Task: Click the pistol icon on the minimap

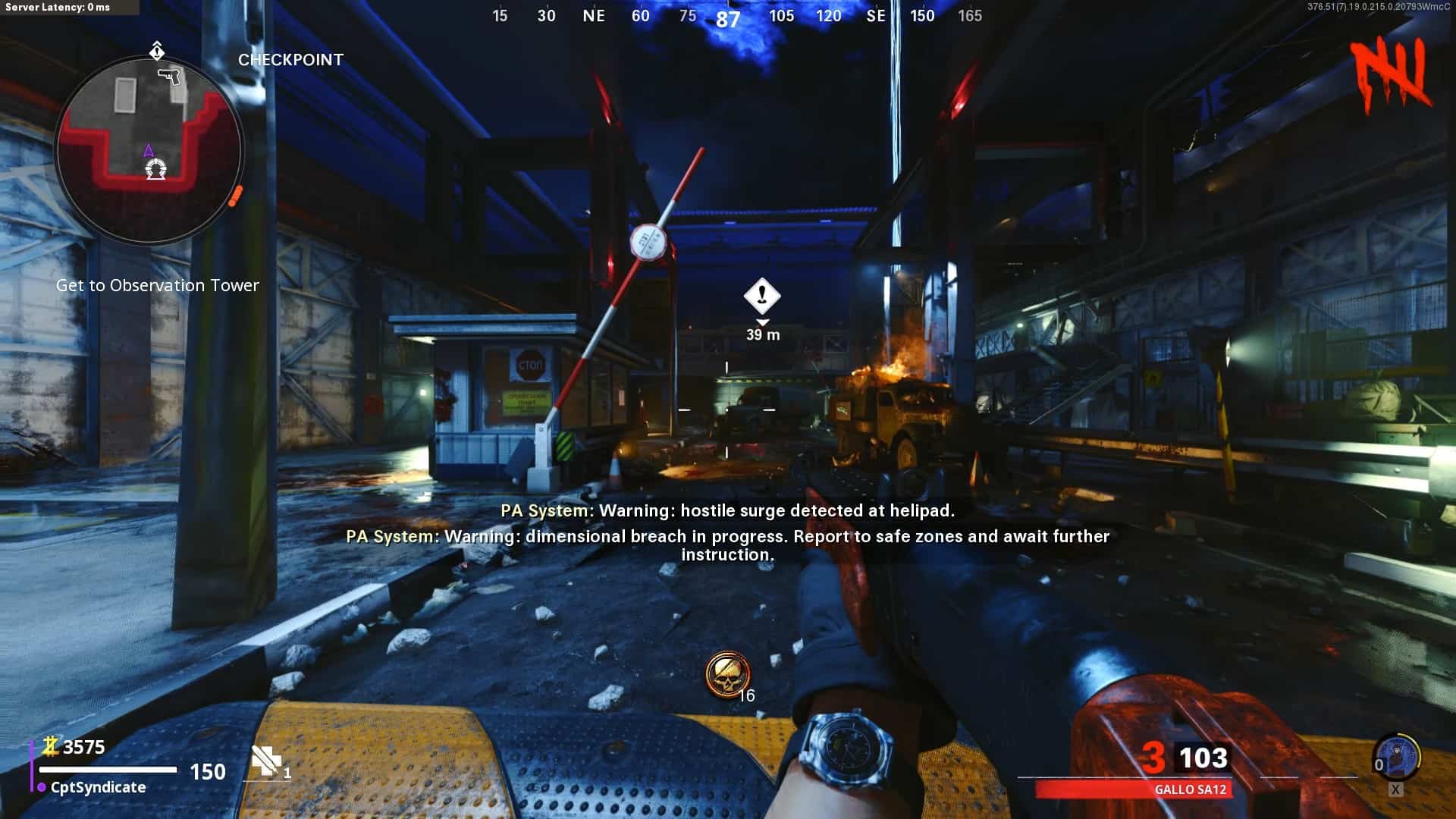Action: [x=171, y=77]
